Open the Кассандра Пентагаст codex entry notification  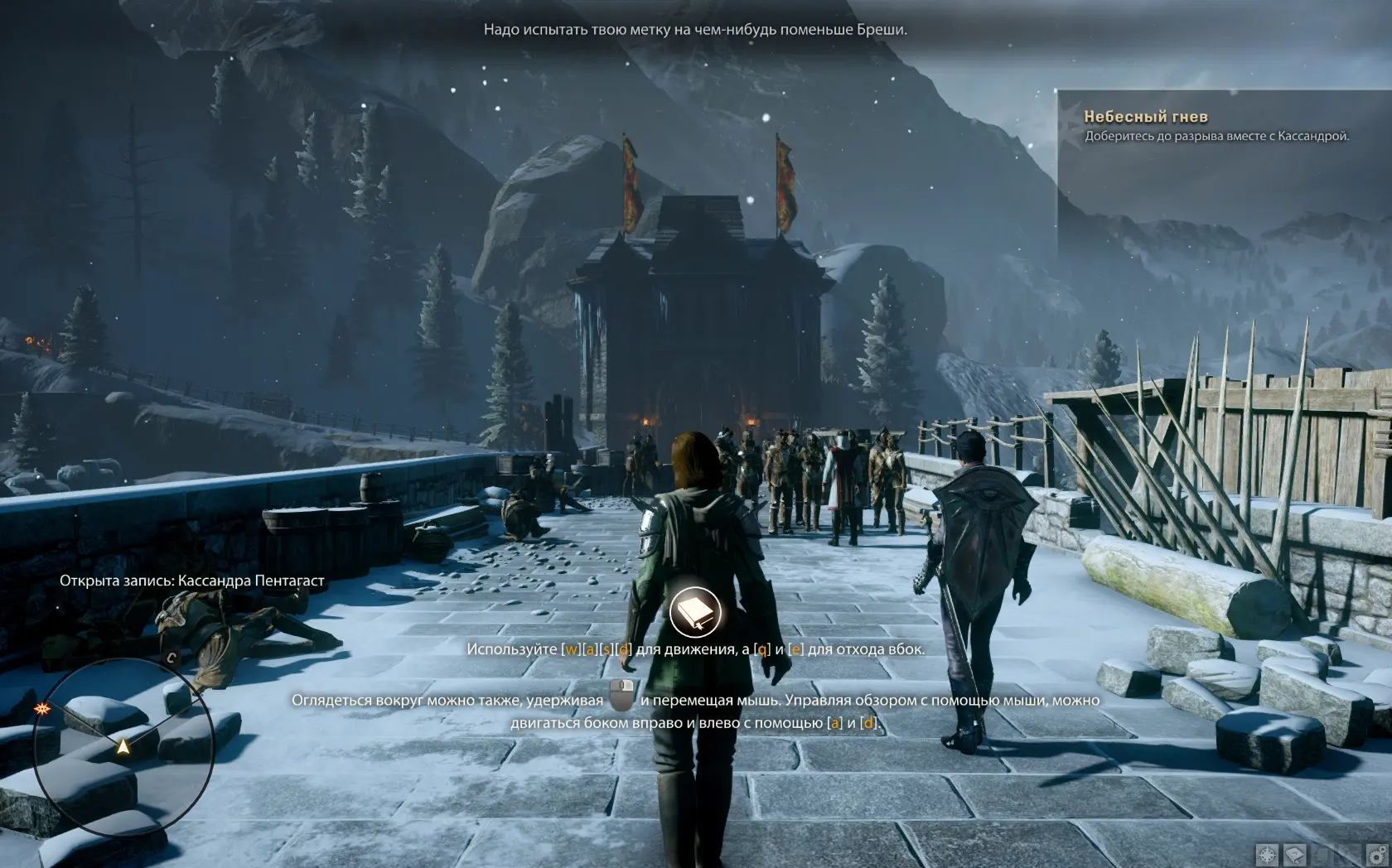(x=192, y=581)
